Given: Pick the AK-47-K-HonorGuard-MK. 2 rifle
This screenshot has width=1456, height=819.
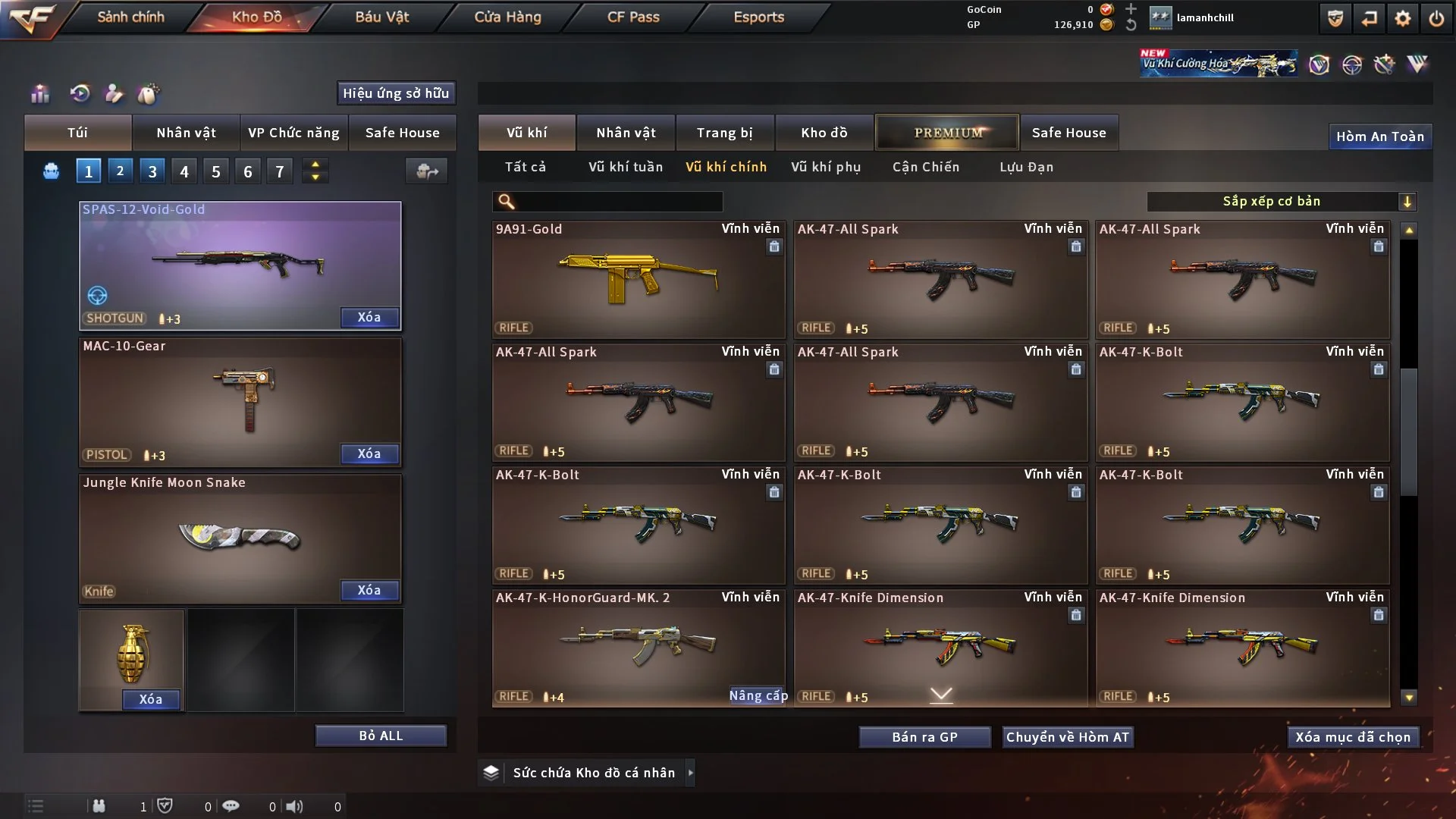Looking at the screenshot, I should pos(638,645).
